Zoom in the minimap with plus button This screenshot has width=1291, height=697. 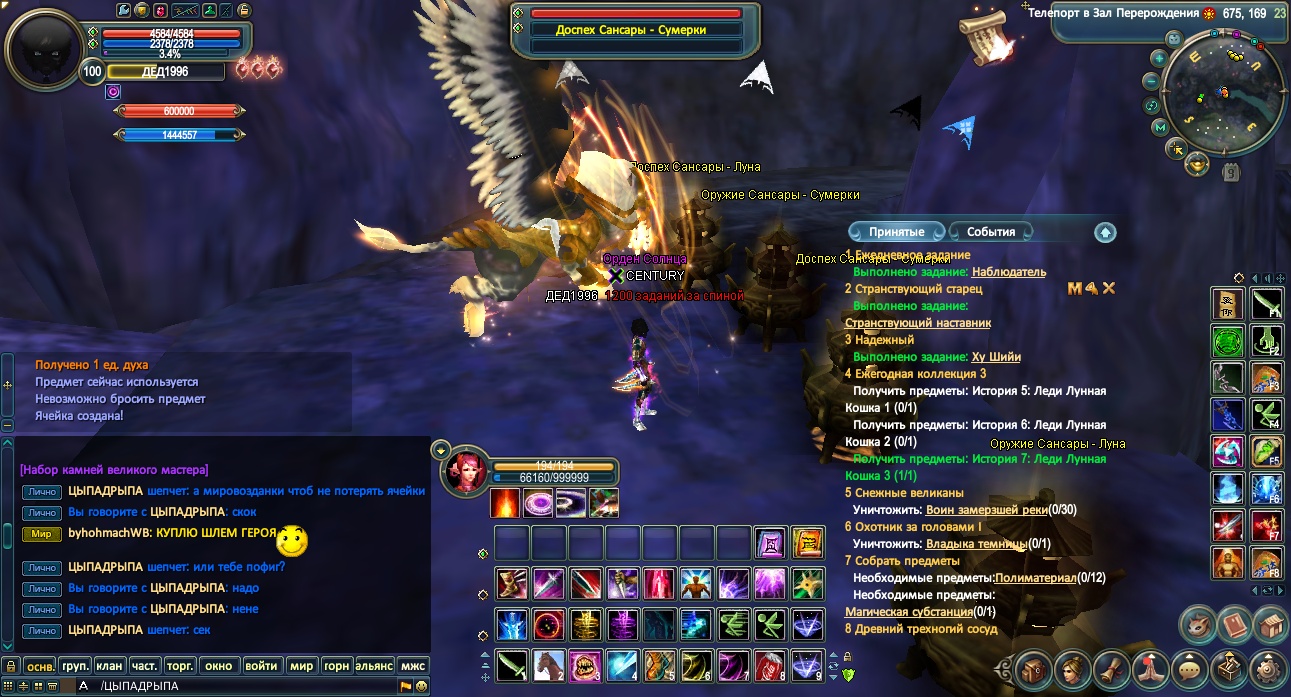(1158, 58)
